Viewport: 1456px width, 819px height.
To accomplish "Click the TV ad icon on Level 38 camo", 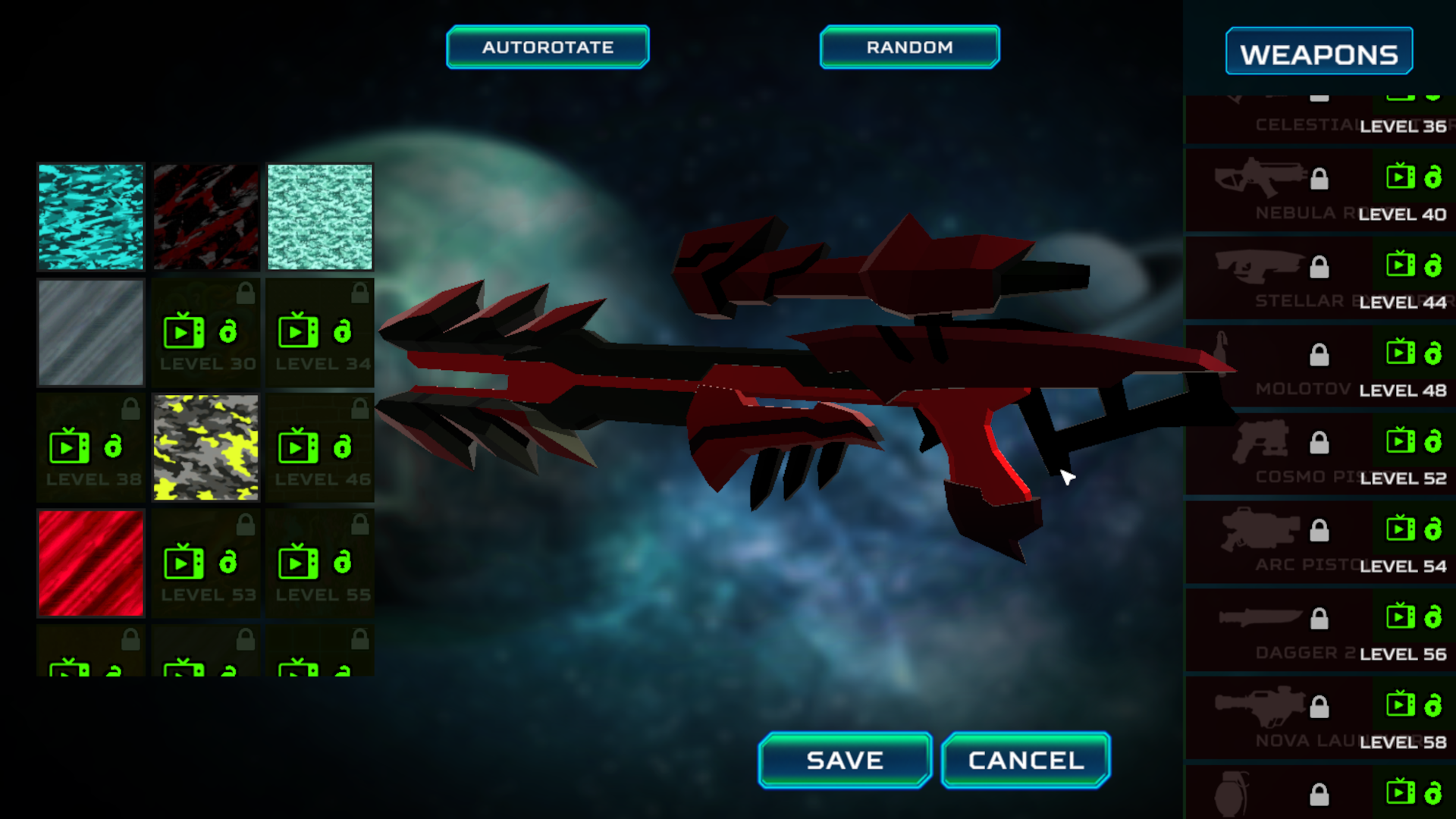I will [x=67, y=447].
